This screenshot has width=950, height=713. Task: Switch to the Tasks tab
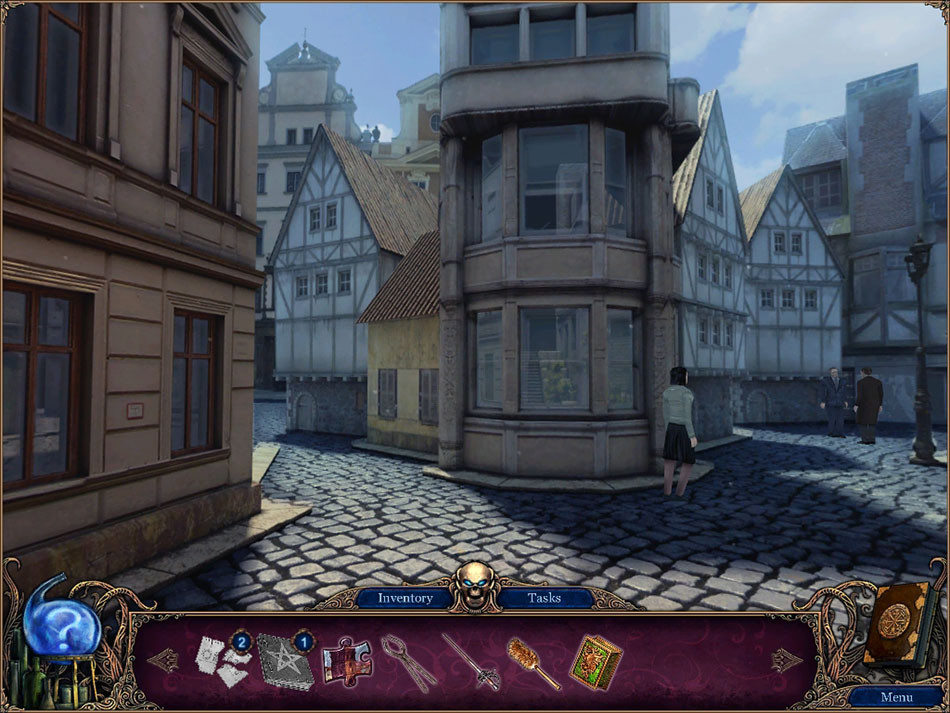546,598
